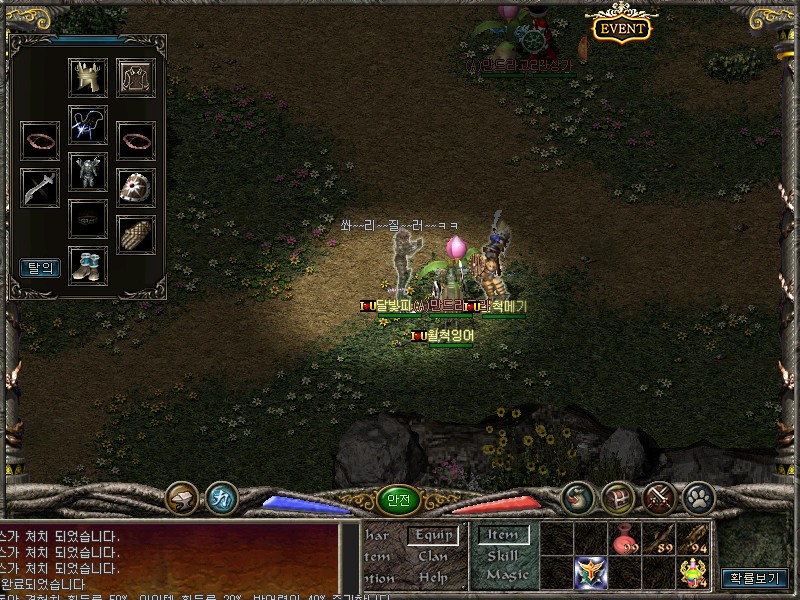Select the woven gloves equipment slot
Screen dimensions: 800x600
136,235
